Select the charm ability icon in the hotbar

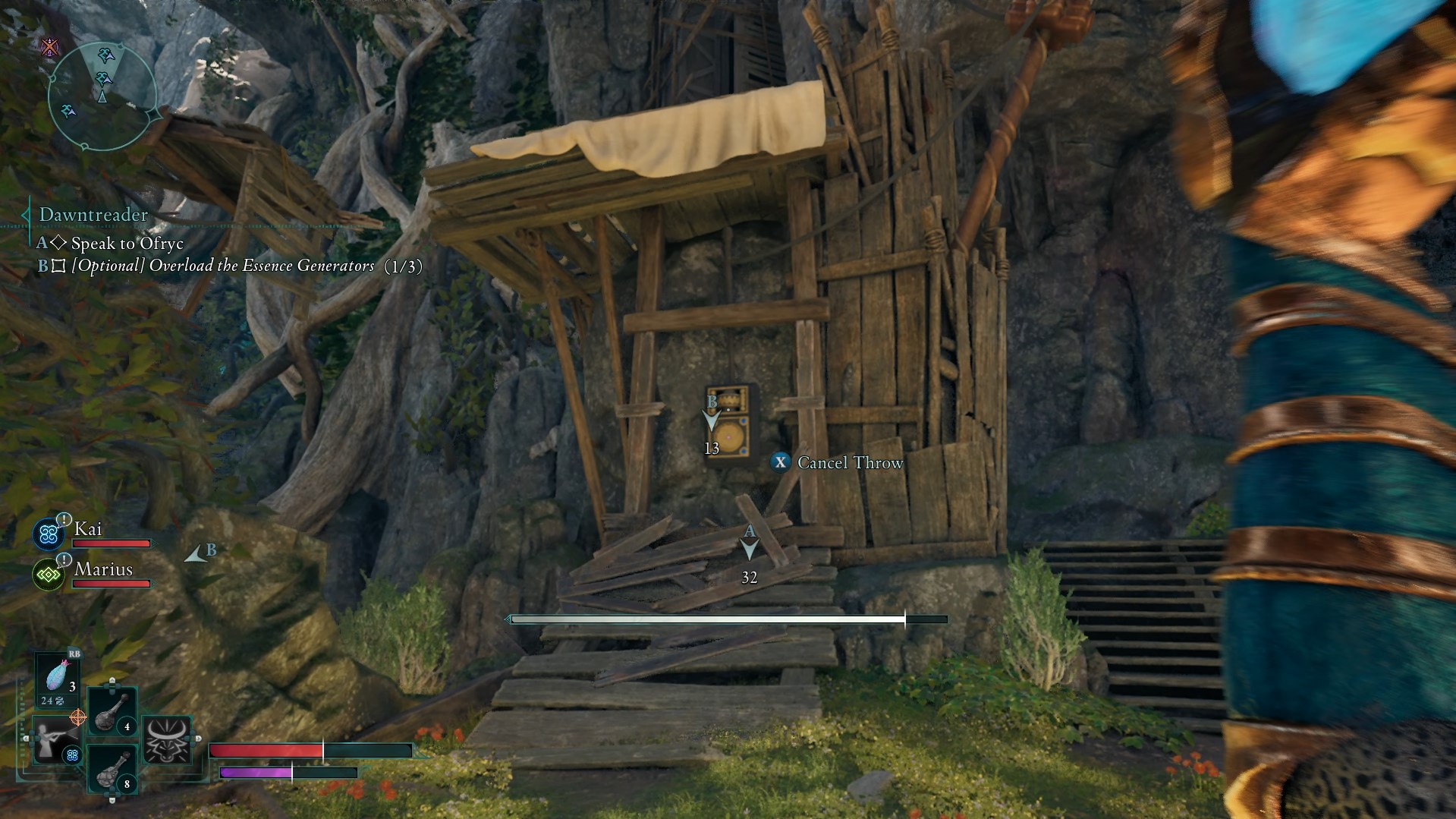57,742
